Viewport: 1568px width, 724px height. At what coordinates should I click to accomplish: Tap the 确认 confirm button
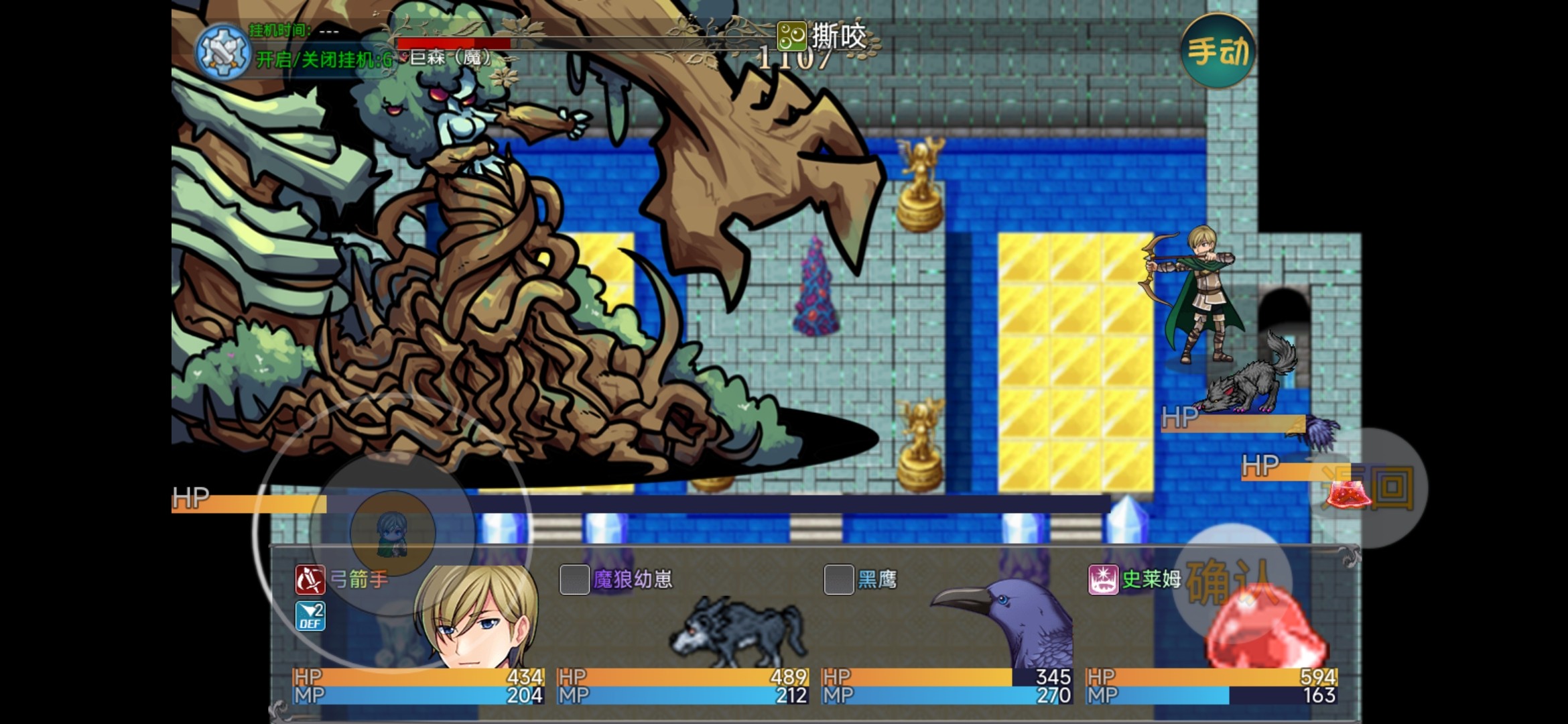[1232, 582]
